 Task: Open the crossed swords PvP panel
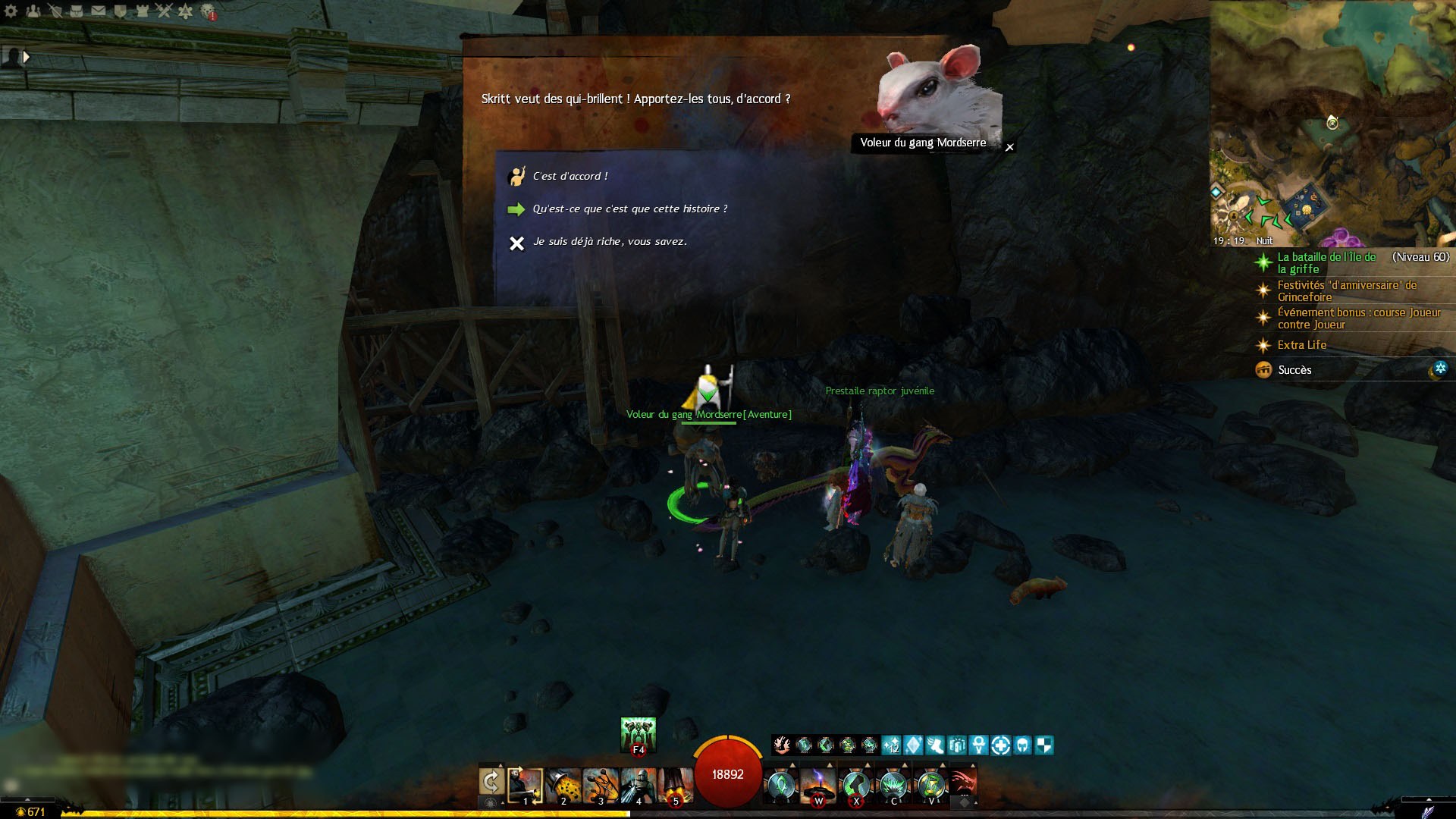164,11
